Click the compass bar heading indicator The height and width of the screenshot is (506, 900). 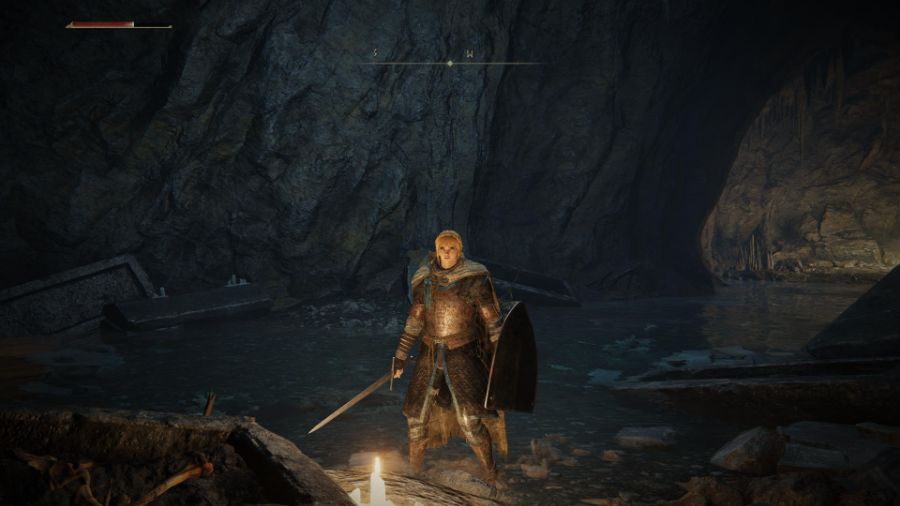449,63
